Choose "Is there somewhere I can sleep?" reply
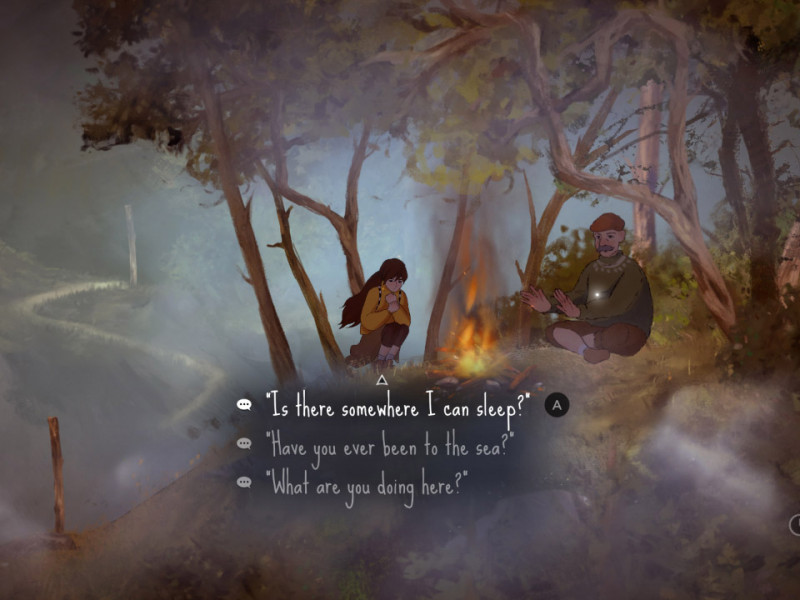This screenshot has height=600, width=800. 397,405
